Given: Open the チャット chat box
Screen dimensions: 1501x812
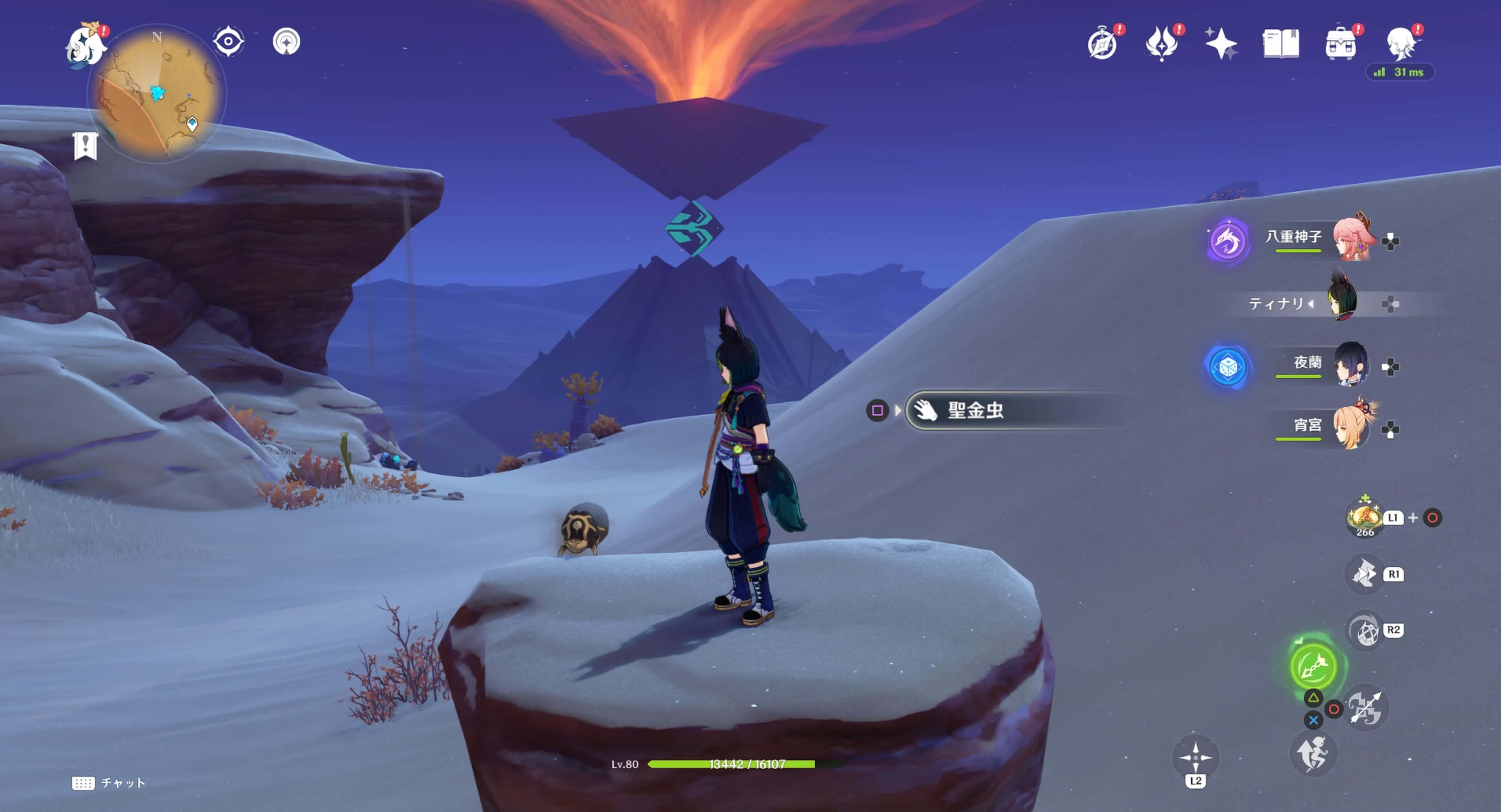Looking at the screenshot, I should pos(110,783).
